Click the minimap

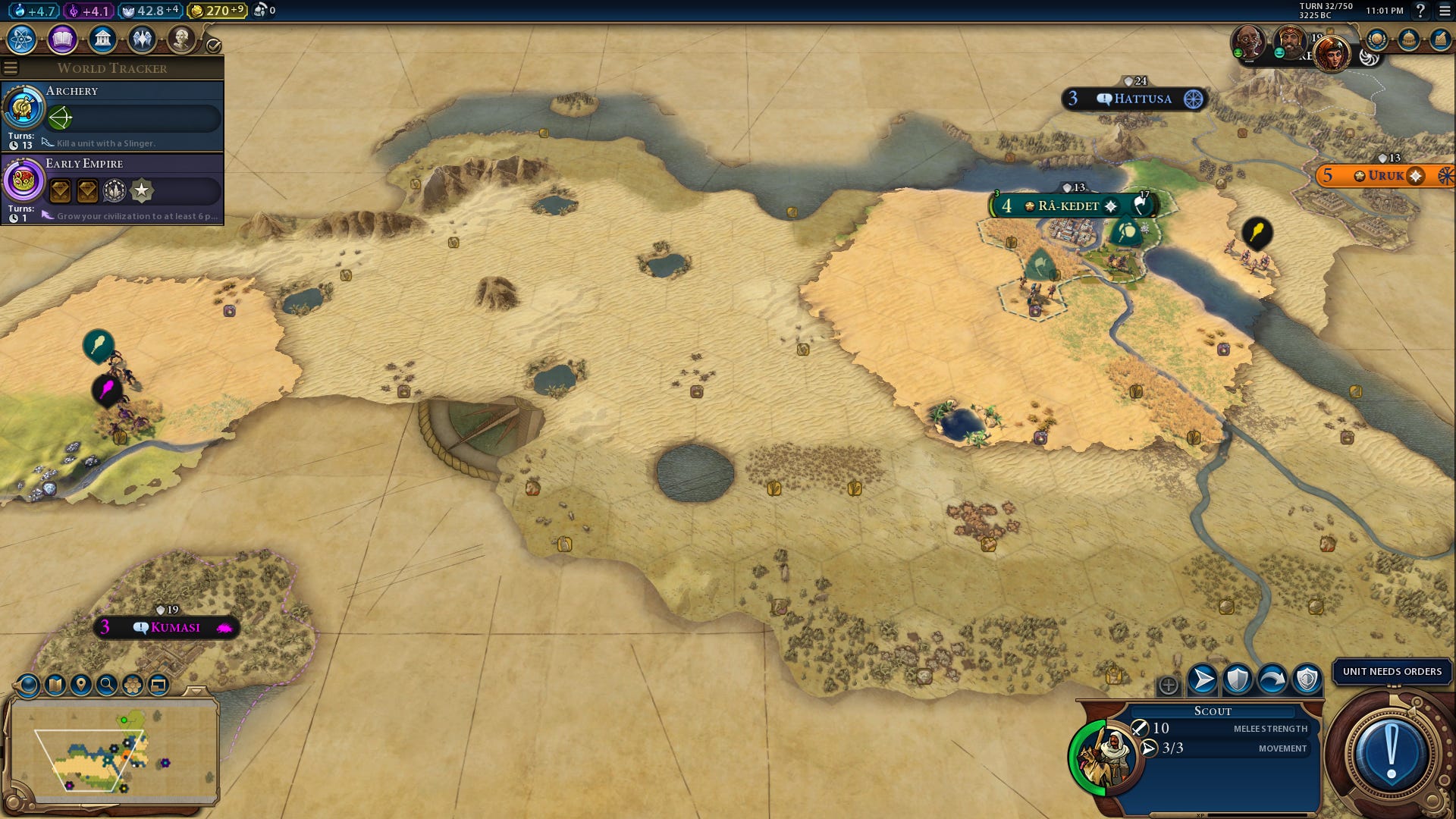[114, 751]
